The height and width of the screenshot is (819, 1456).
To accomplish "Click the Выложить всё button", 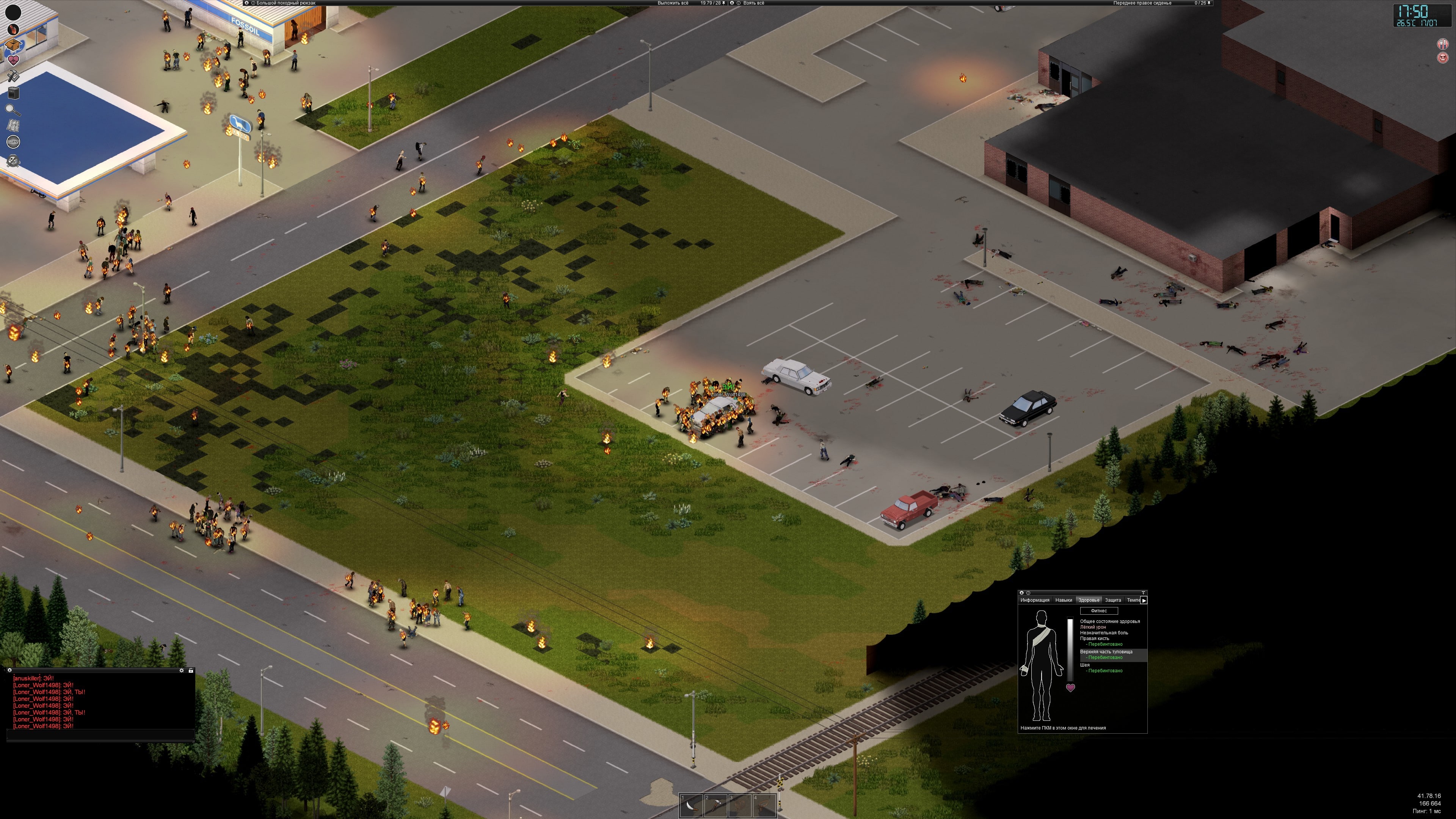I will (673, 3).
